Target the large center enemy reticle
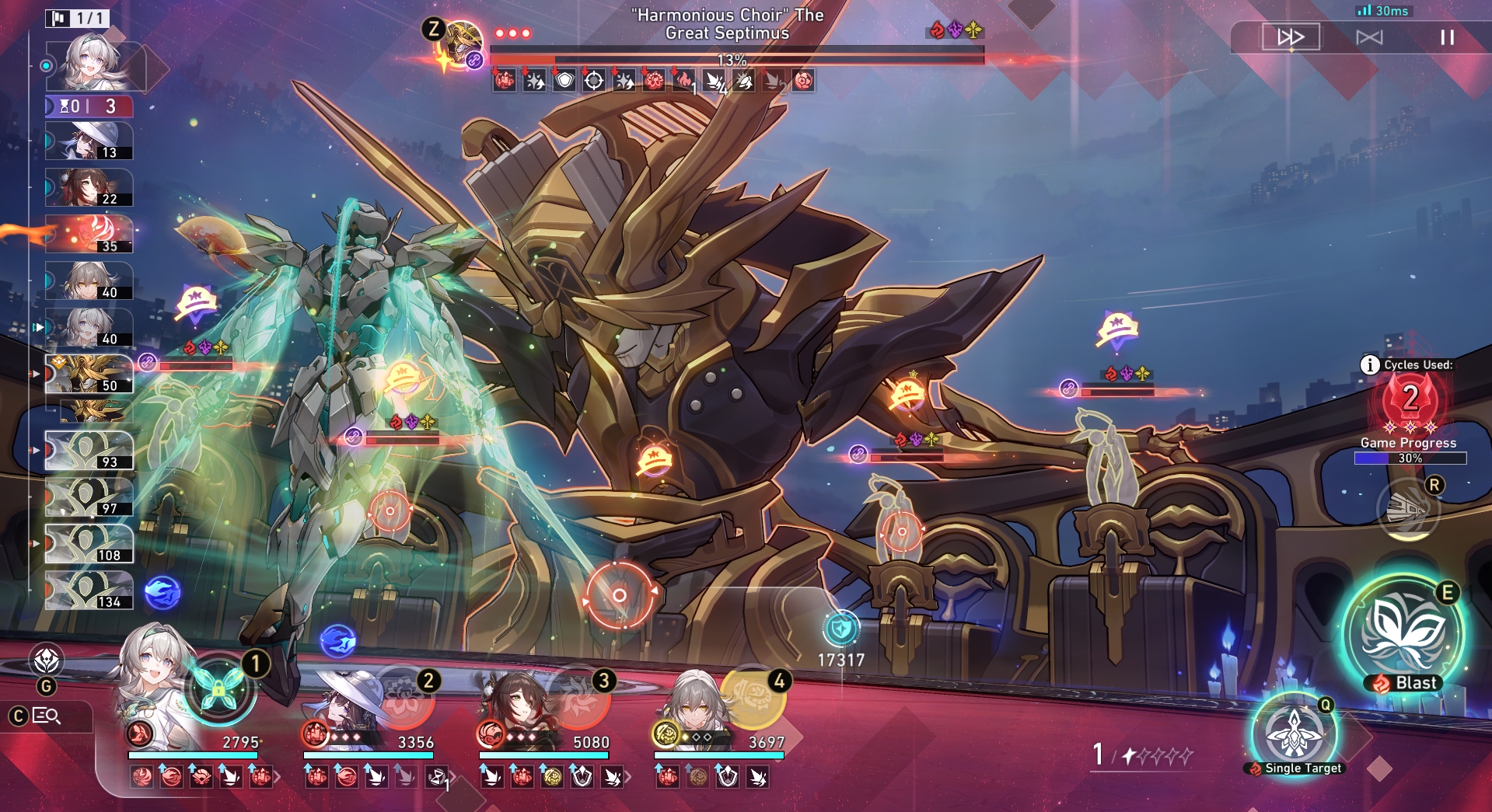 click(619, 595)
